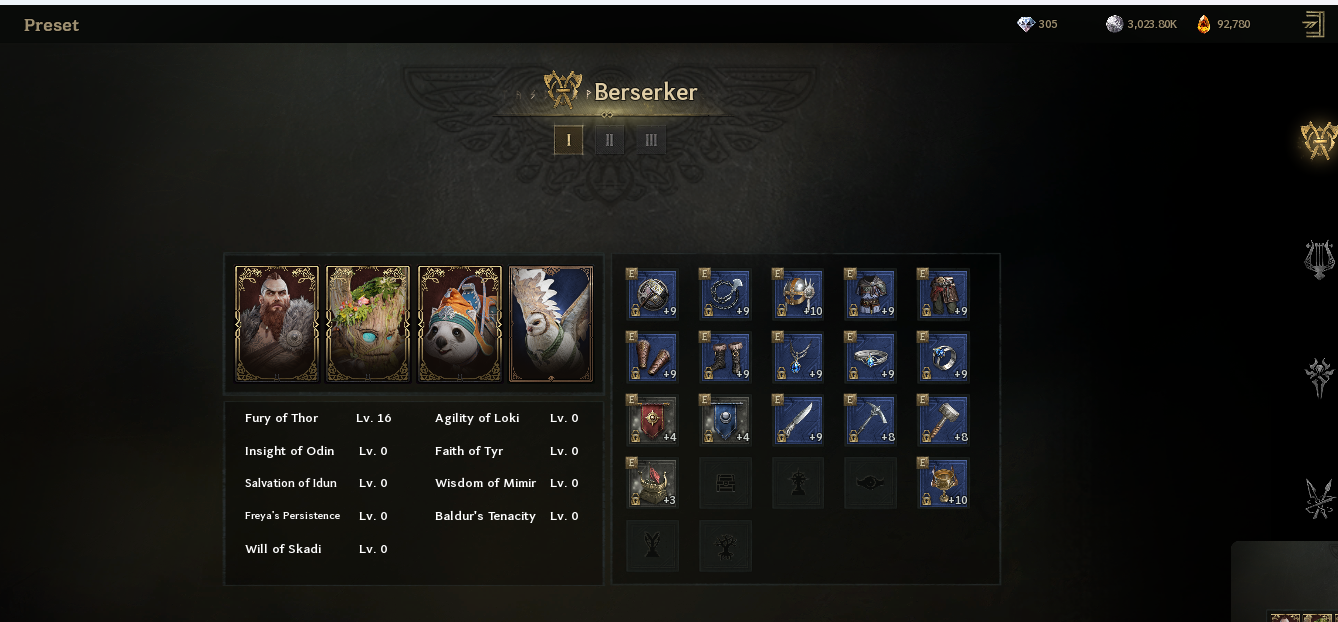
Task: Select the red banner item slot
Action: [652, 420]
